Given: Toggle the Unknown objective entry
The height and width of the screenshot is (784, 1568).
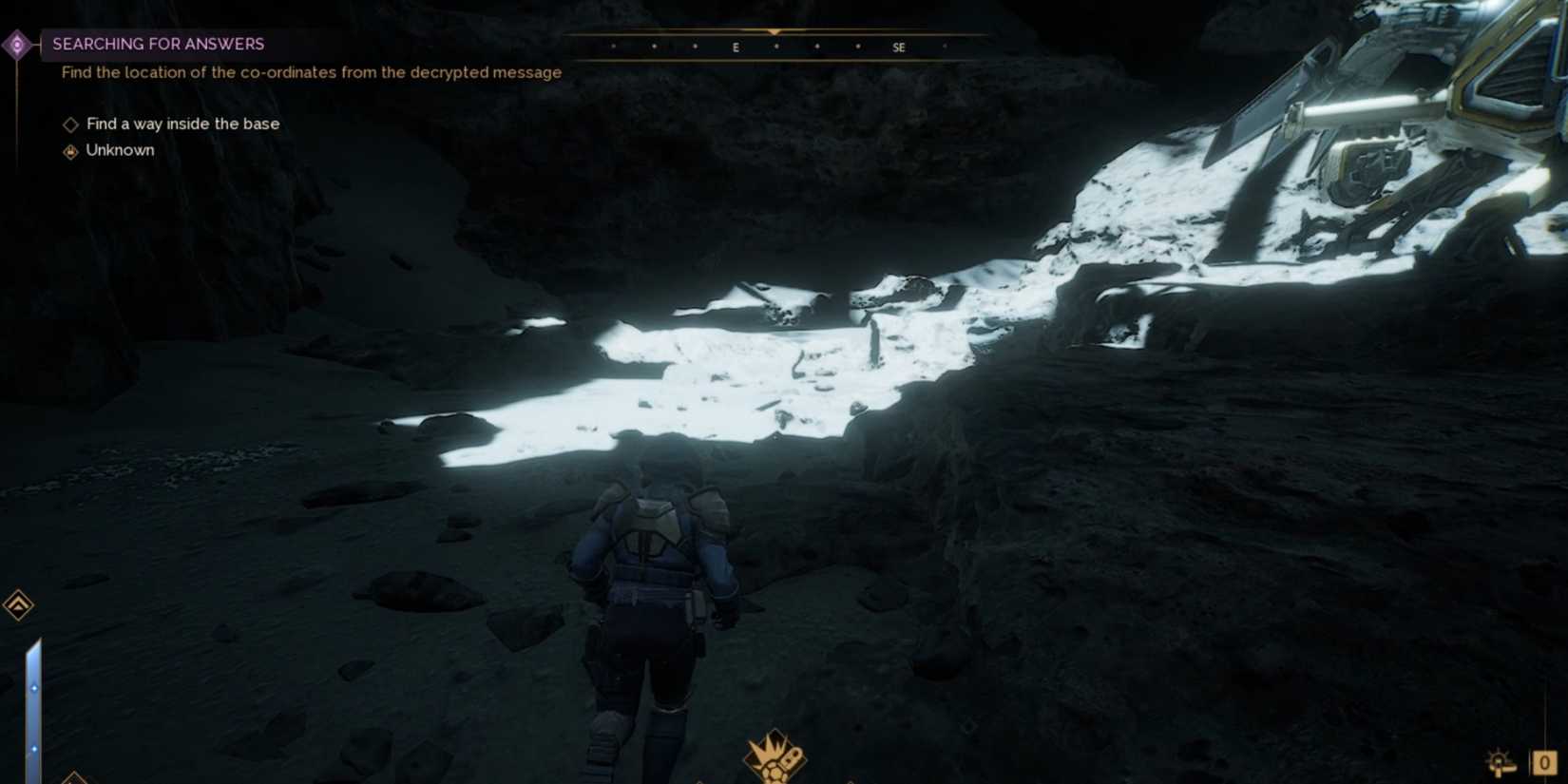Looking at the screenshot, I should [x=120, y=150].
